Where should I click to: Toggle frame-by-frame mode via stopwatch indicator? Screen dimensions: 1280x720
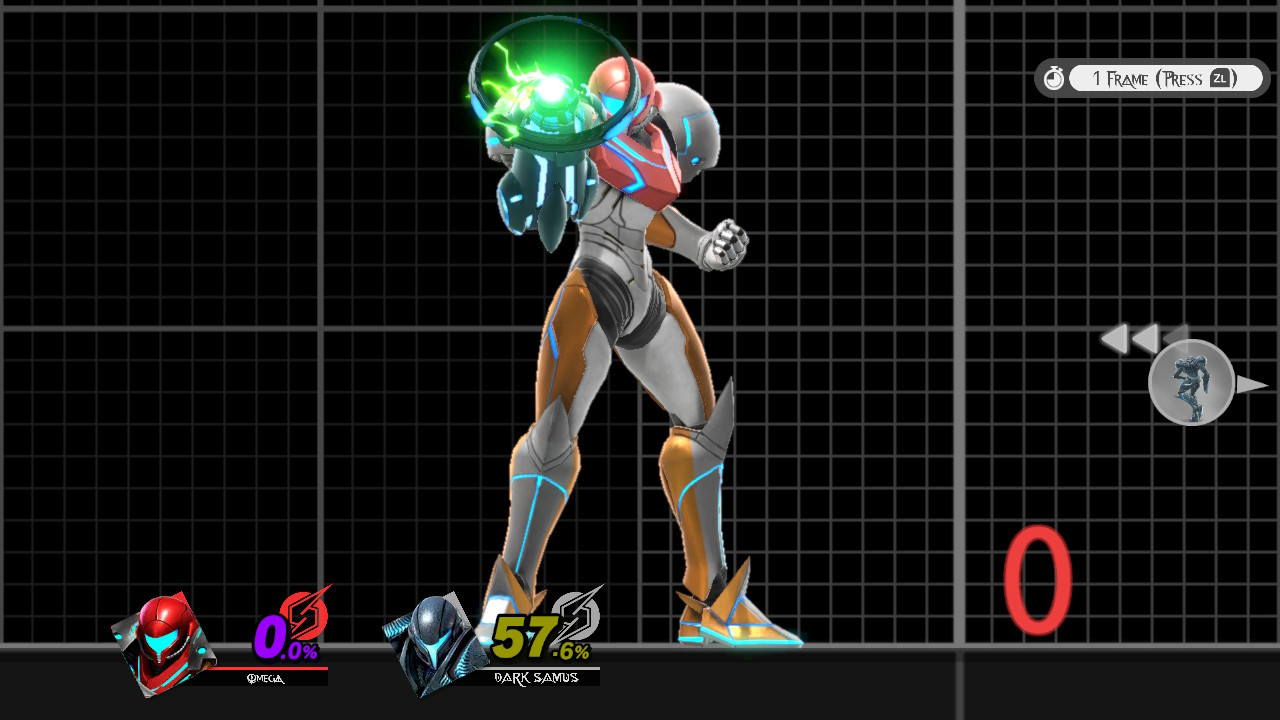point(1054,77)
